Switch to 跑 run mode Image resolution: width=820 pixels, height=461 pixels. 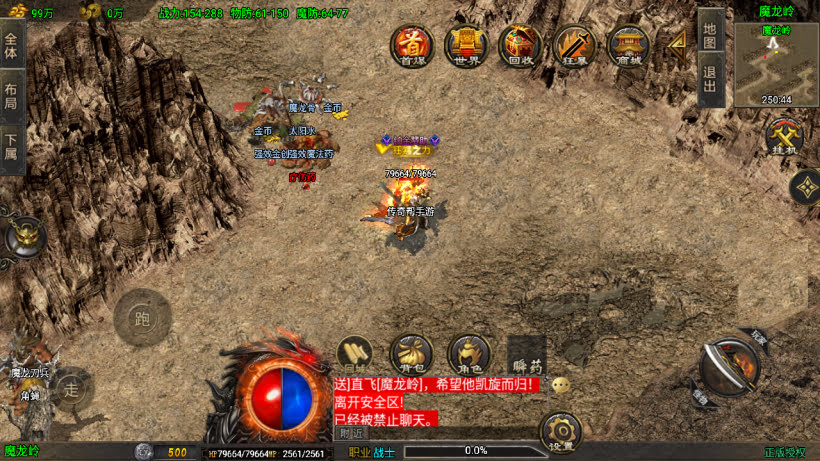(x=142, y=318)
